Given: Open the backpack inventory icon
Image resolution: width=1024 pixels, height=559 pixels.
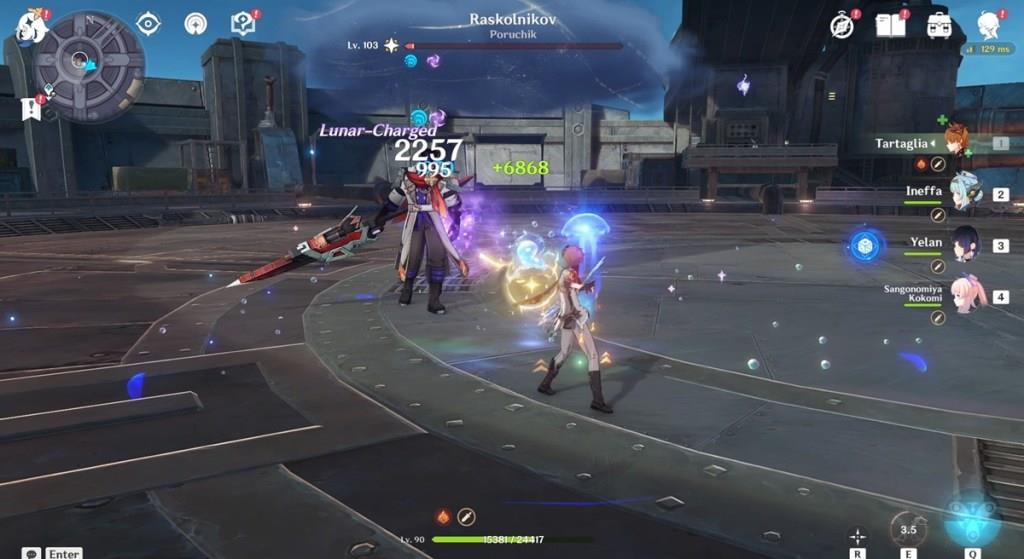Looking at the screenshot, I should coord(938,25).
